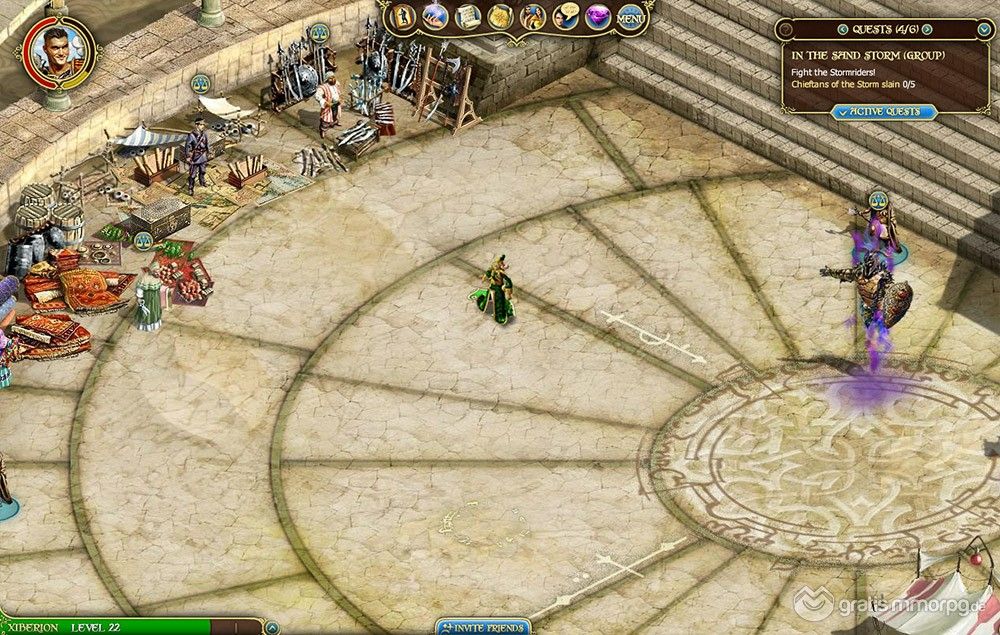Open the Active Quests list
The image size is (1000, 635).
coord(884,112)
